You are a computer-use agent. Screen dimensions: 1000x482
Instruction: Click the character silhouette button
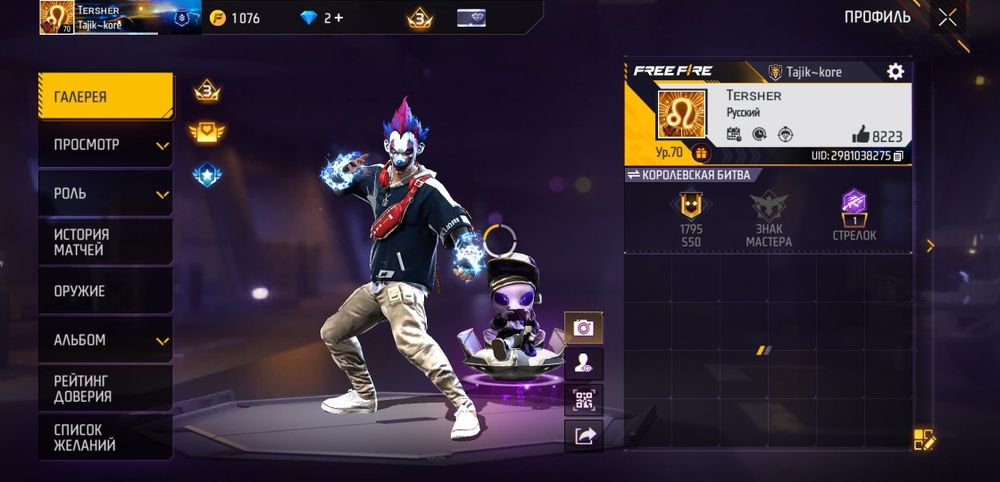(x=584, y=364)
